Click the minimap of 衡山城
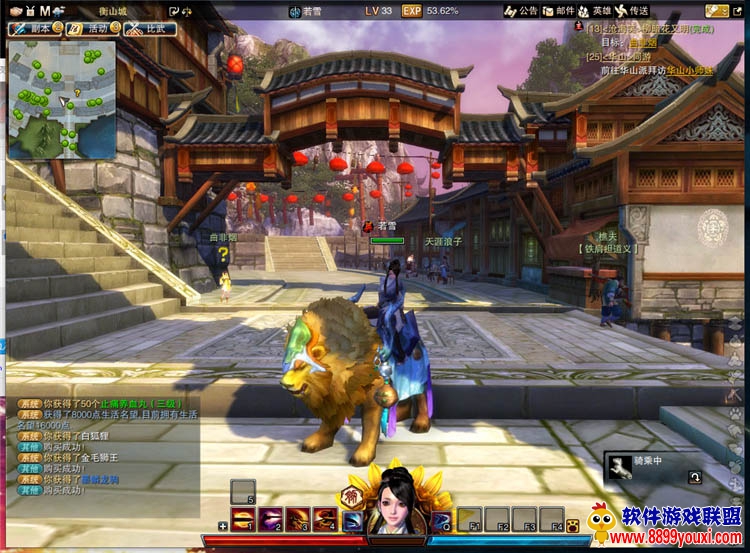The image size is (750, 553). click(x=62, y=100)
